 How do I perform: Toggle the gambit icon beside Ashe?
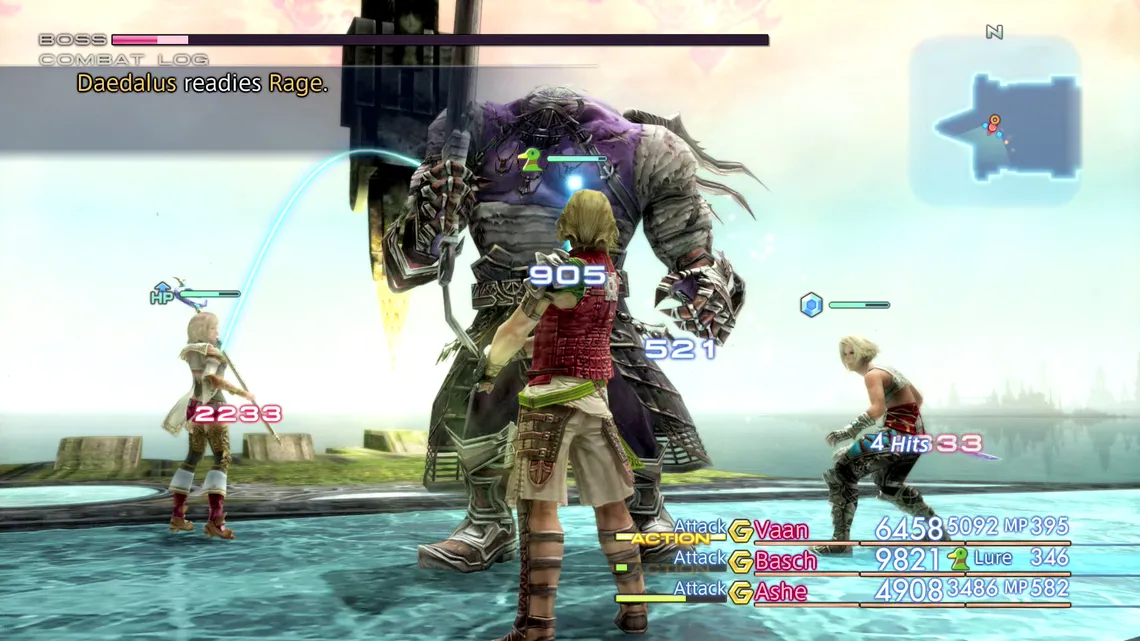pos(741,592)
